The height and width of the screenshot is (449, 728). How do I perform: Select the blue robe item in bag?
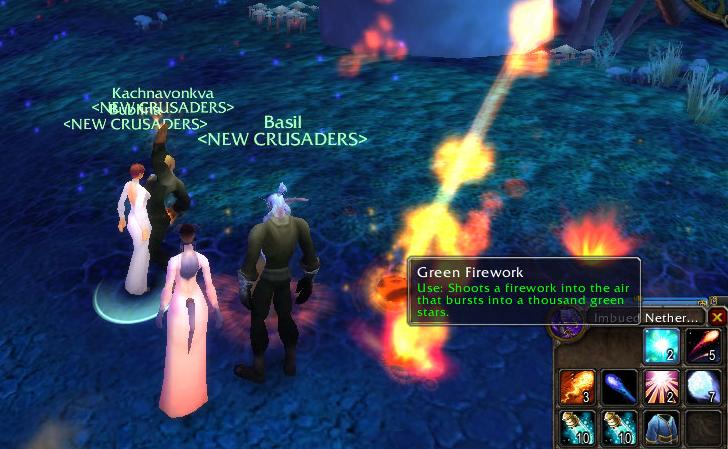662,426
